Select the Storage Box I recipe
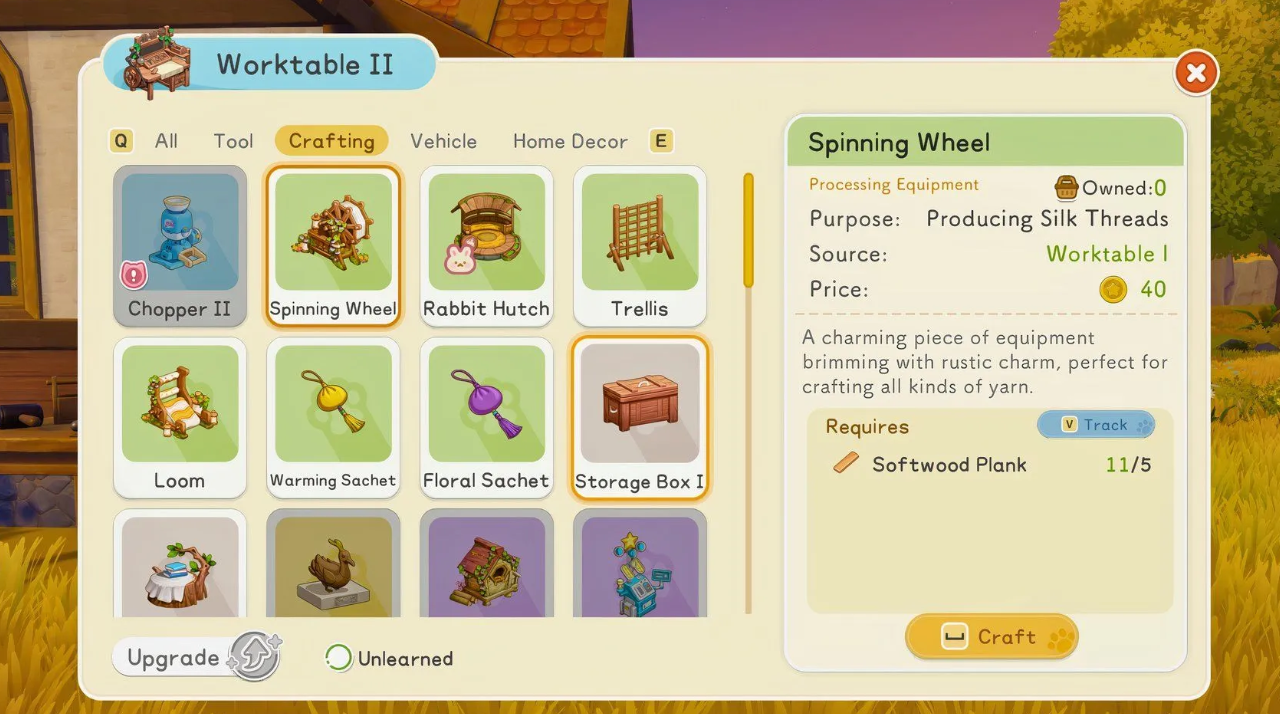 pos(640,417)
